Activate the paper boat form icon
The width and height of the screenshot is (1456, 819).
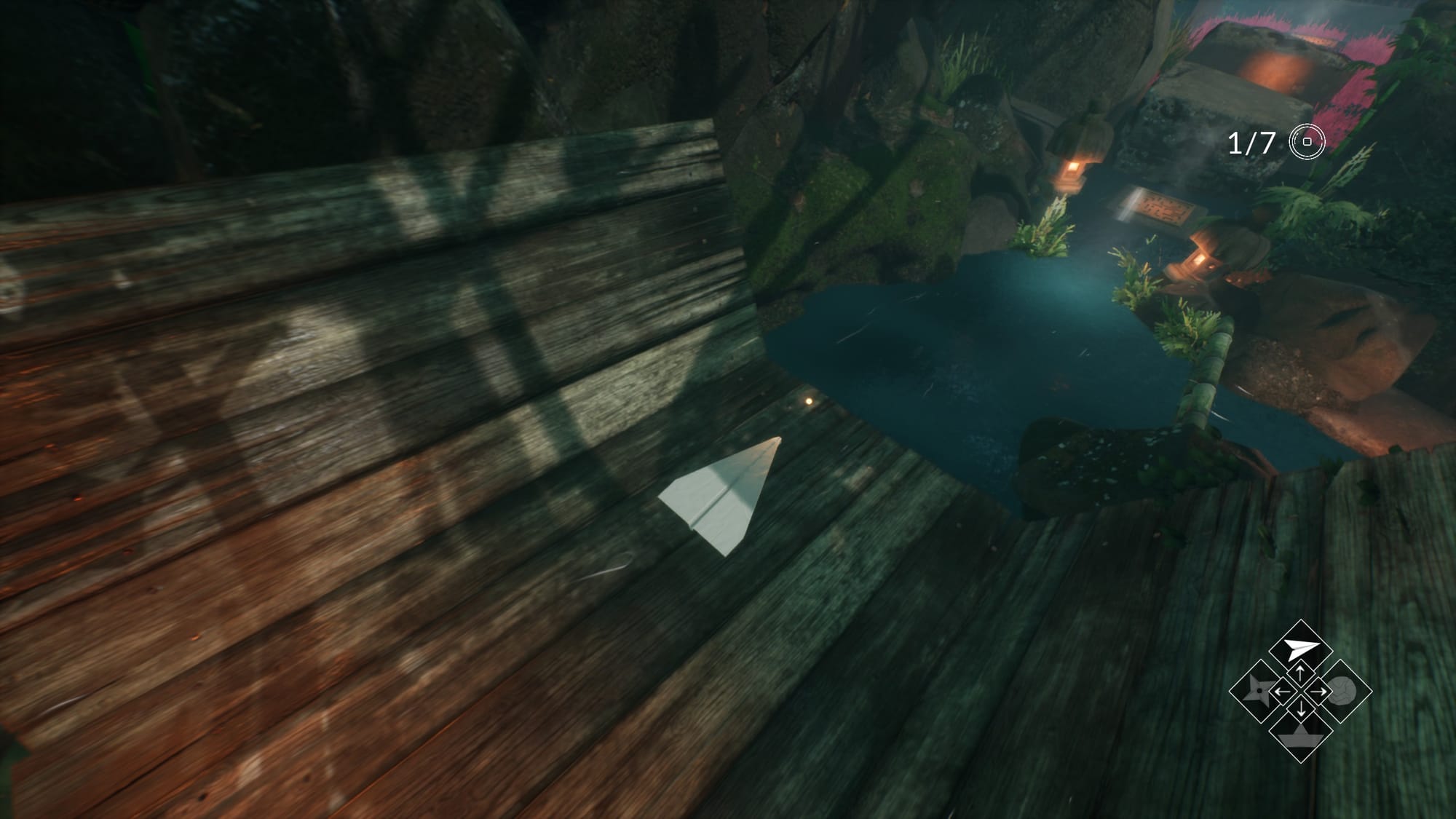1300,735
